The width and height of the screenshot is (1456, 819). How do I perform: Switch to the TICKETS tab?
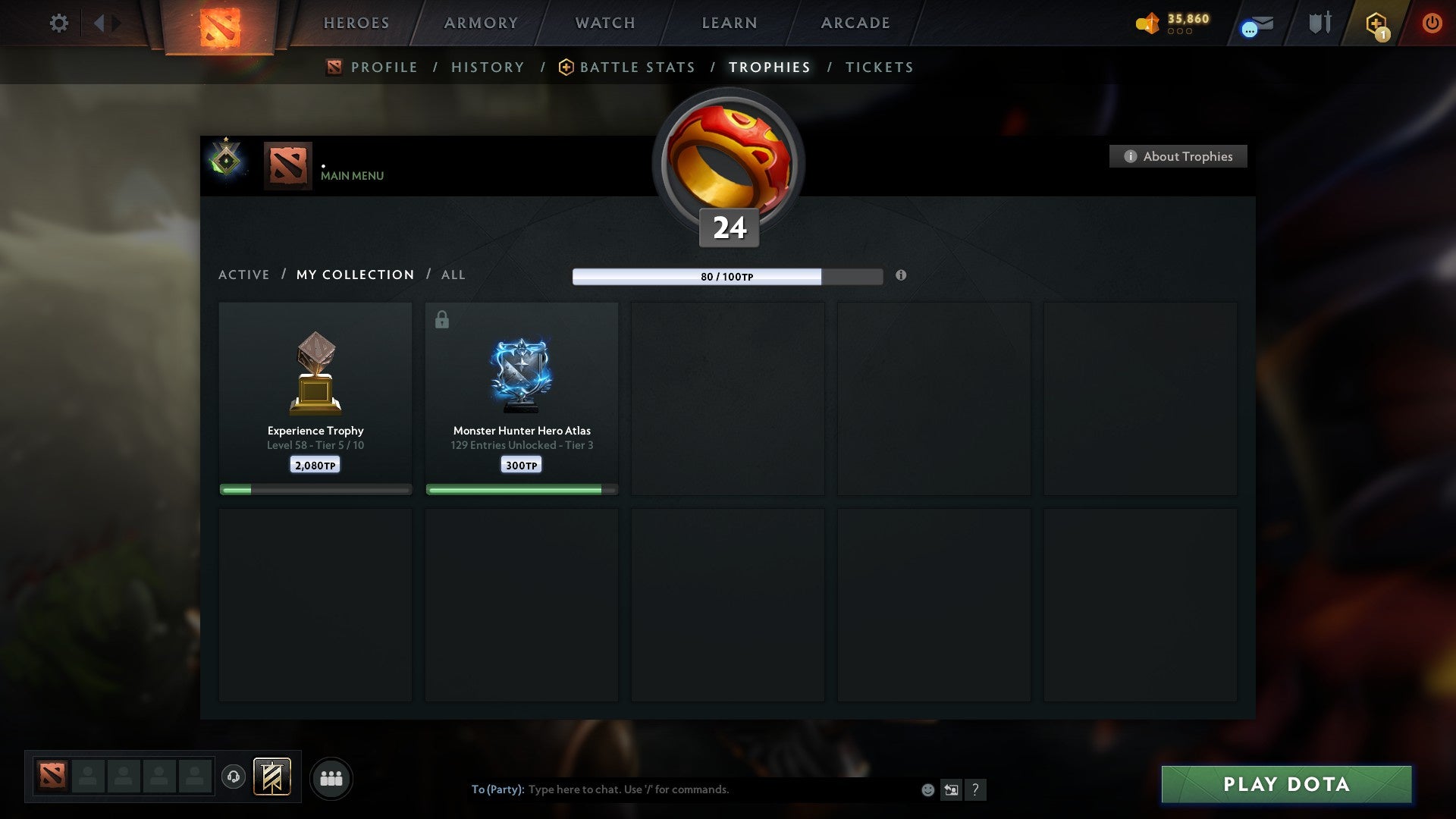point(878,67)
